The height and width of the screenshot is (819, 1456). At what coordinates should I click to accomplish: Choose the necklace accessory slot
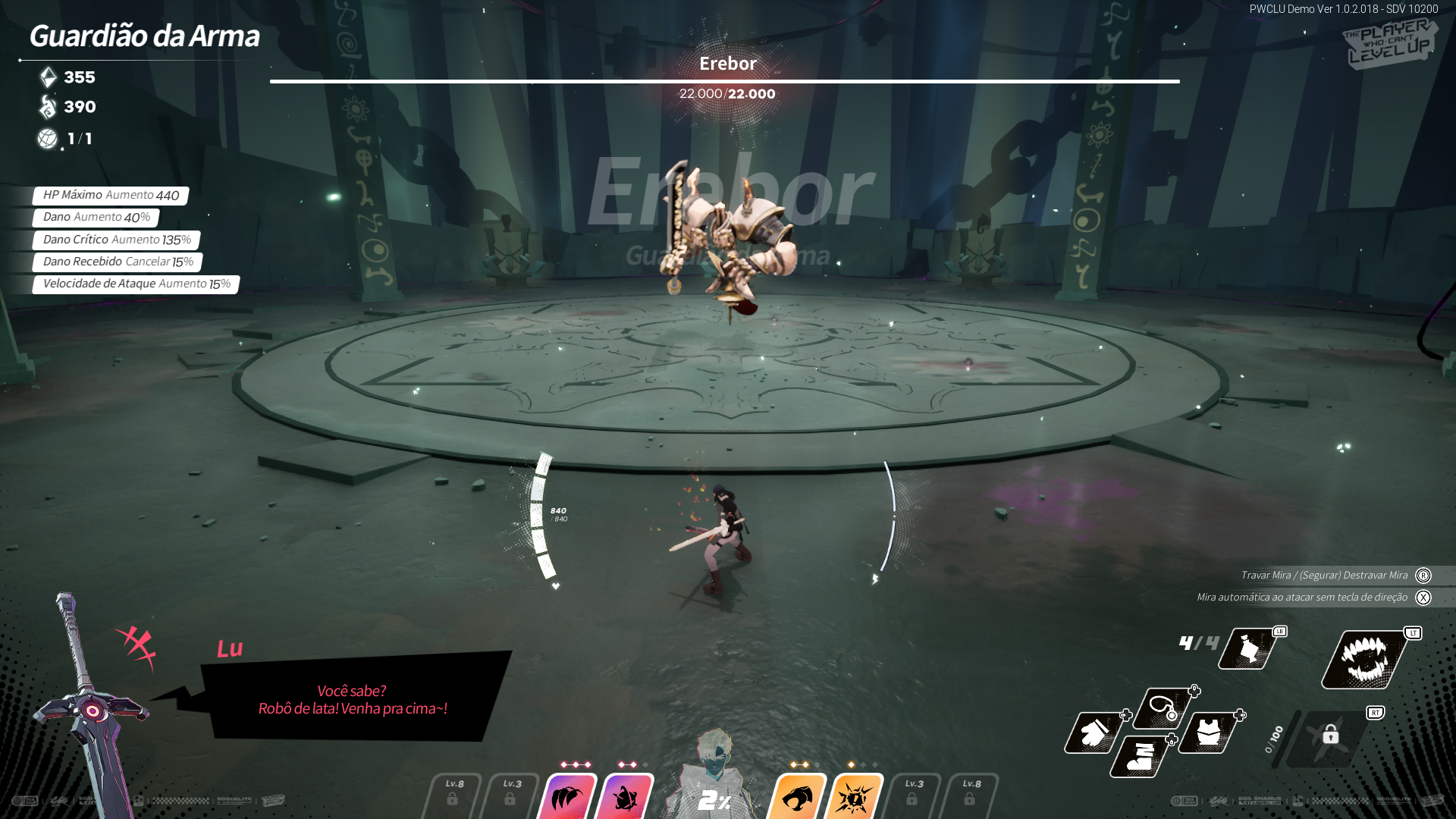[1162, 708]
